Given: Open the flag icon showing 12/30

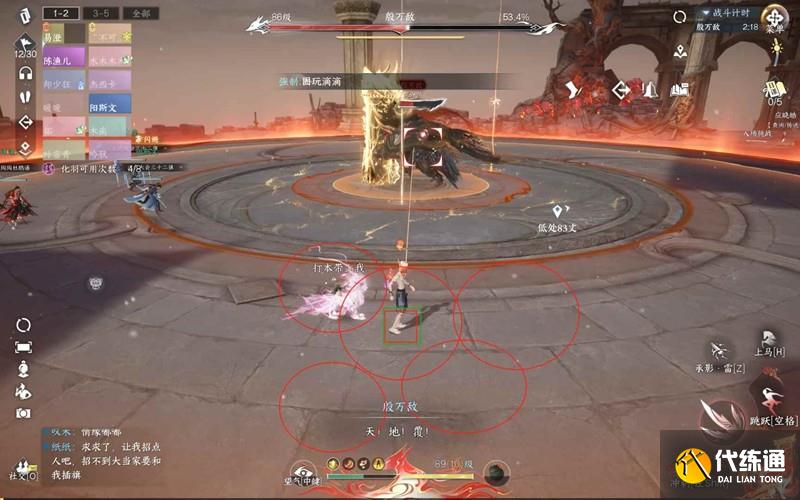Looking at the screenshot, I should pyautogui.click(x=25, y=43).
